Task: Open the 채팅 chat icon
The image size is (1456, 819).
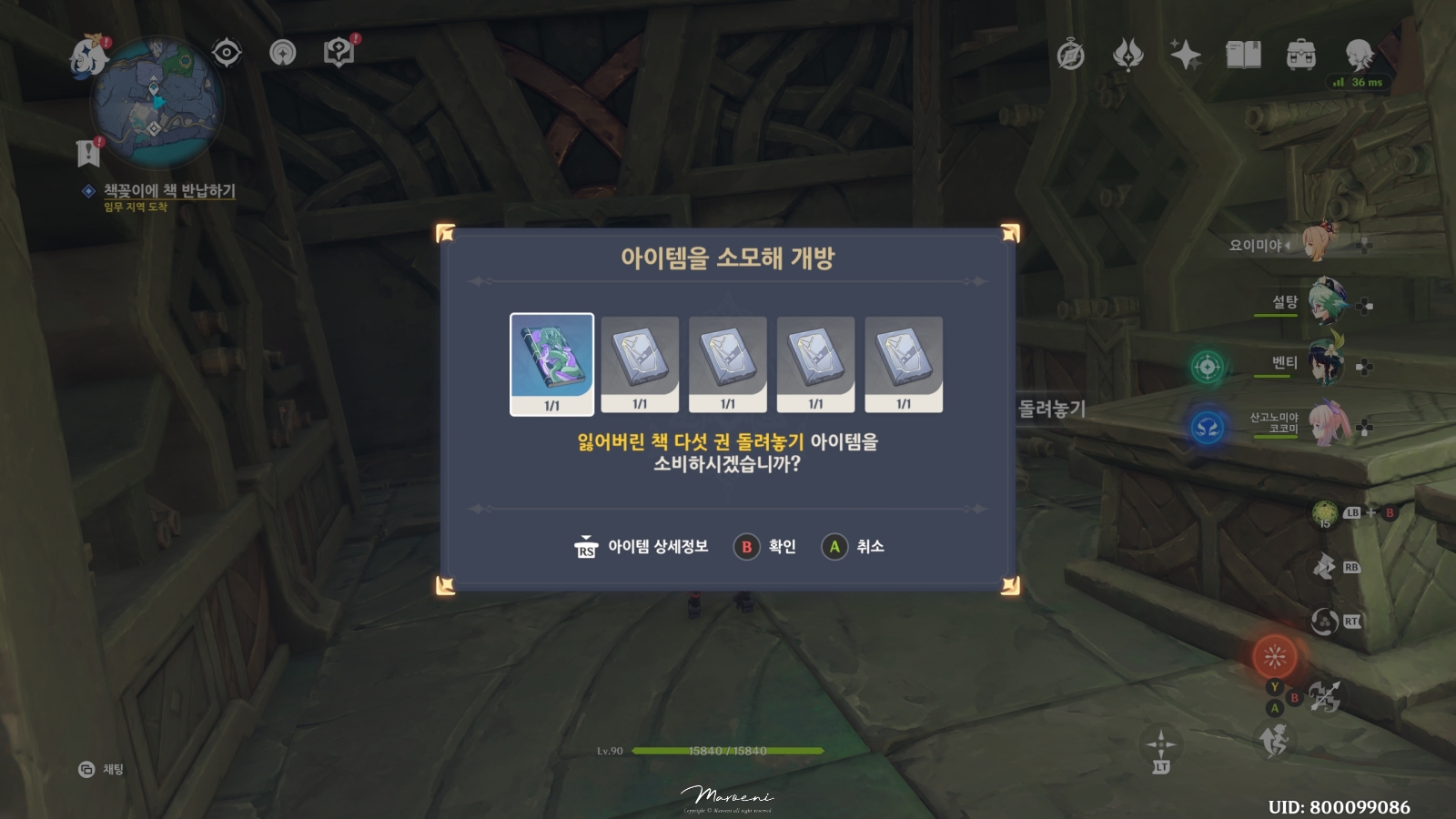Action: click(x=86, y=770)
